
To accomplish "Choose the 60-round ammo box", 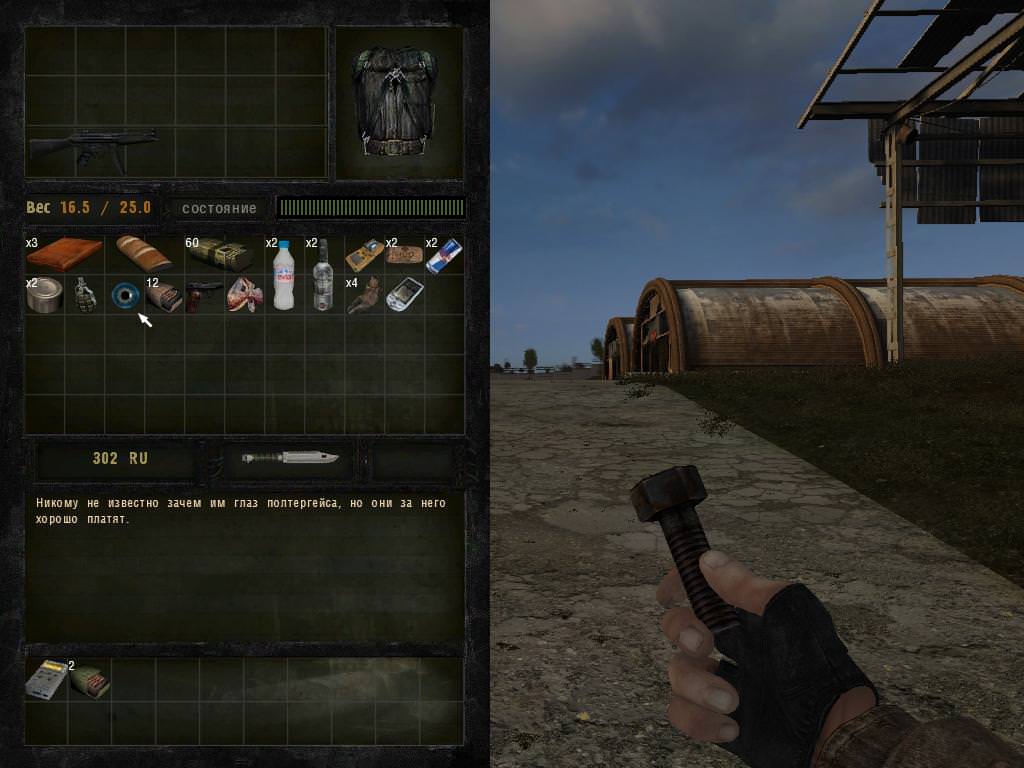I will [219, 255].
